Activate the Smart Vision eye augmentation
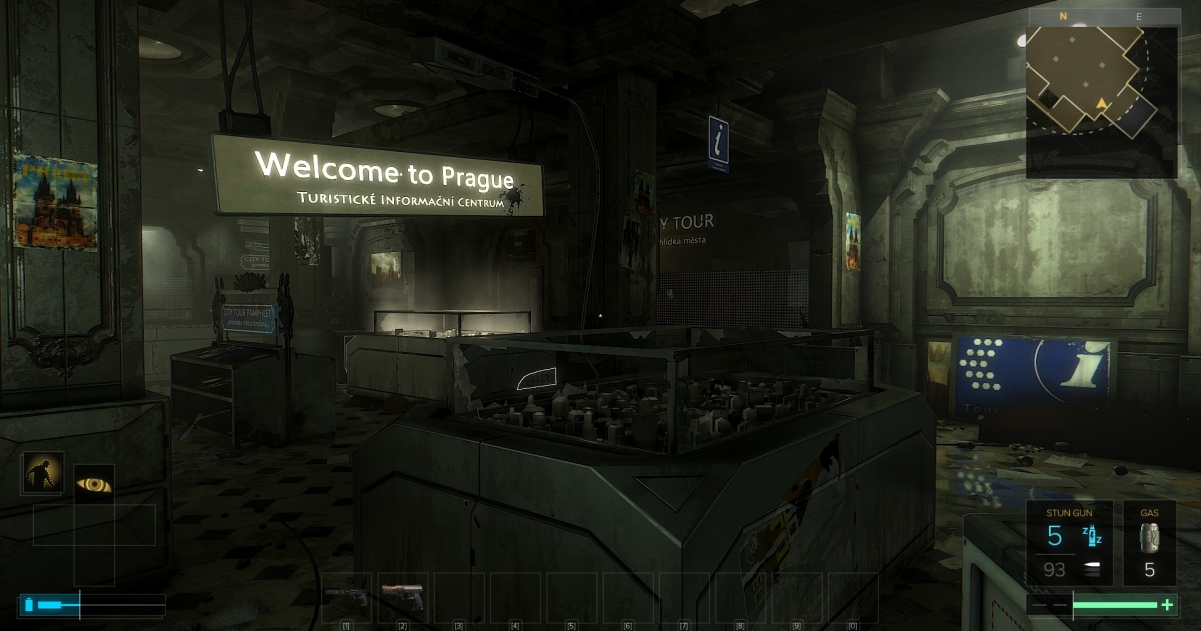 click(94, 484)
